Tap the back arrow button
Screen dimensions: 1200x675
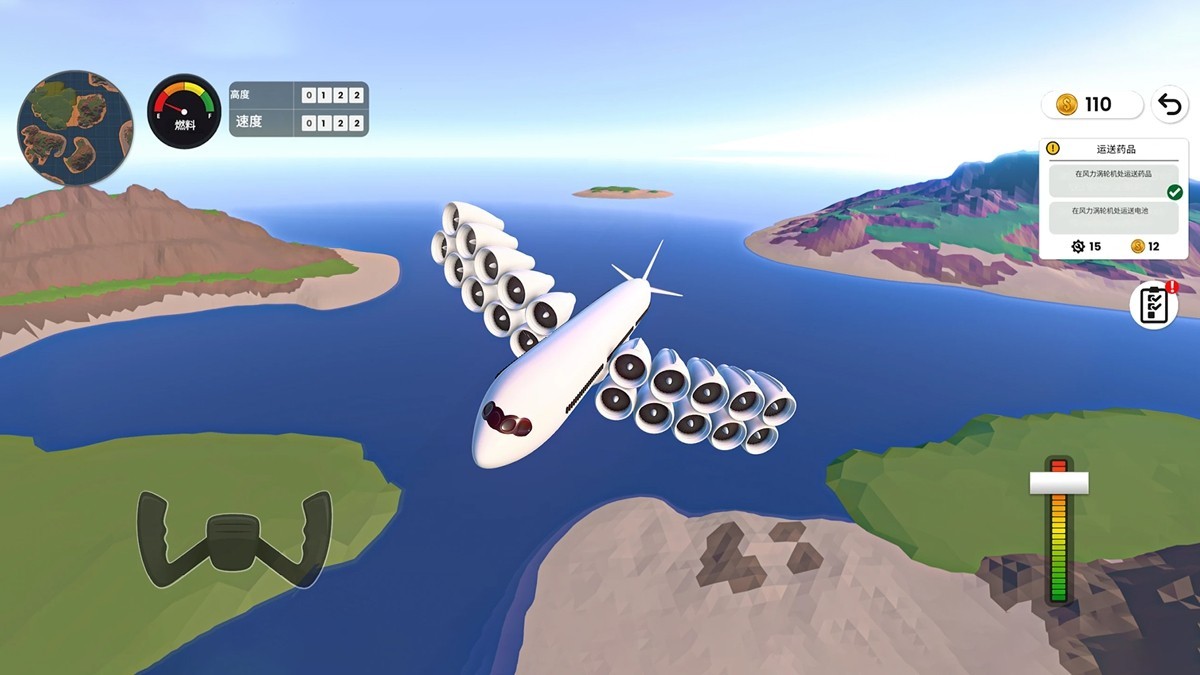click(x=1169, y=104)
